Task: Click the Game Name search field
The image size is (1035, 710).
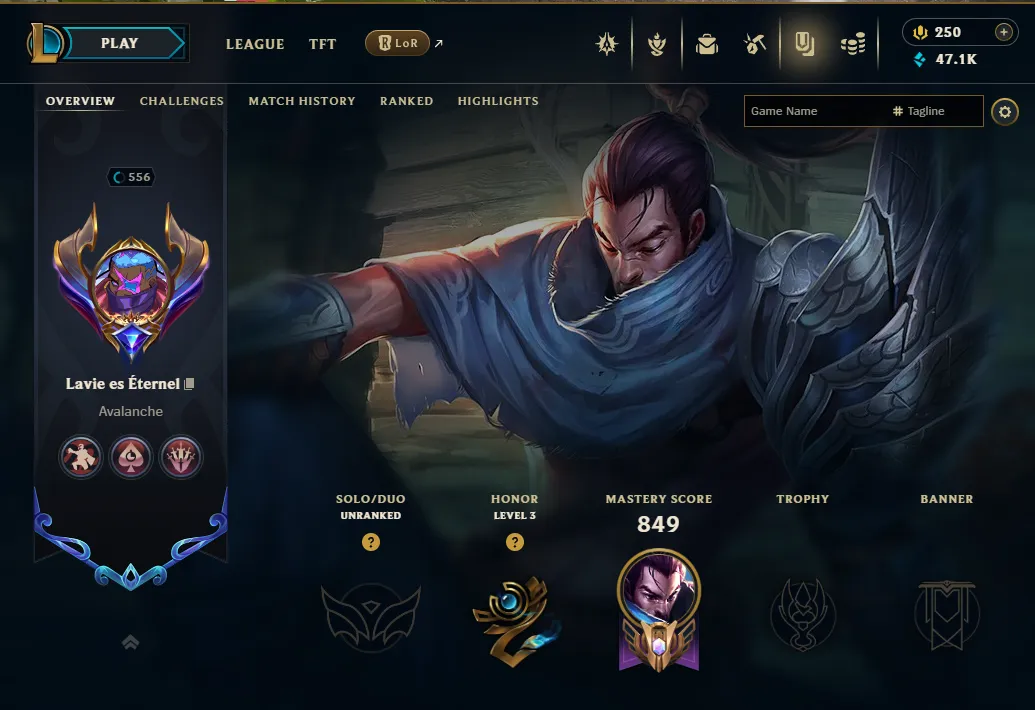Action: 815,111
